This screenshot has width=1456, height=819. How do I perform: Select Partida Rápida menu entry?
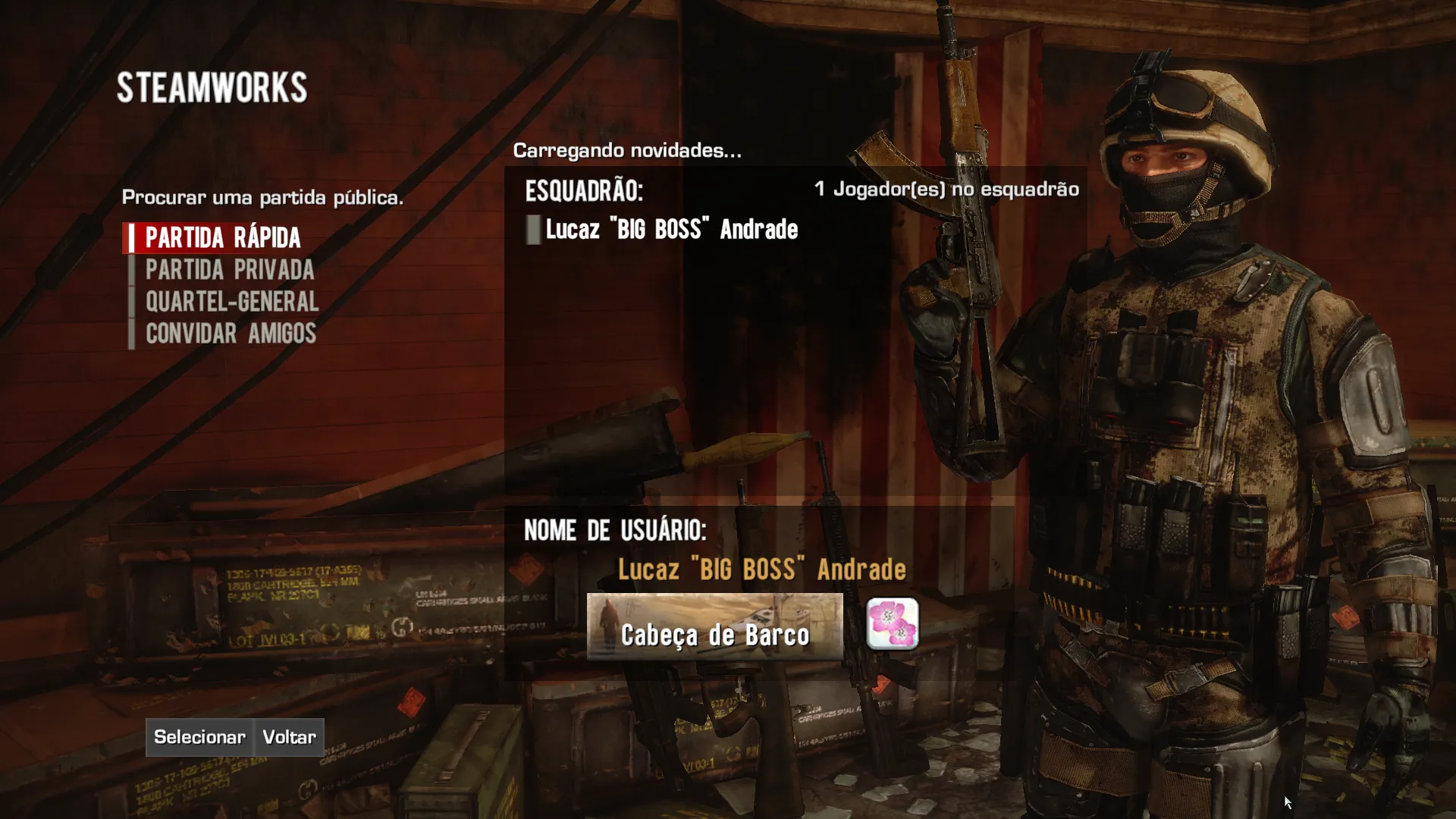[223, 238]
